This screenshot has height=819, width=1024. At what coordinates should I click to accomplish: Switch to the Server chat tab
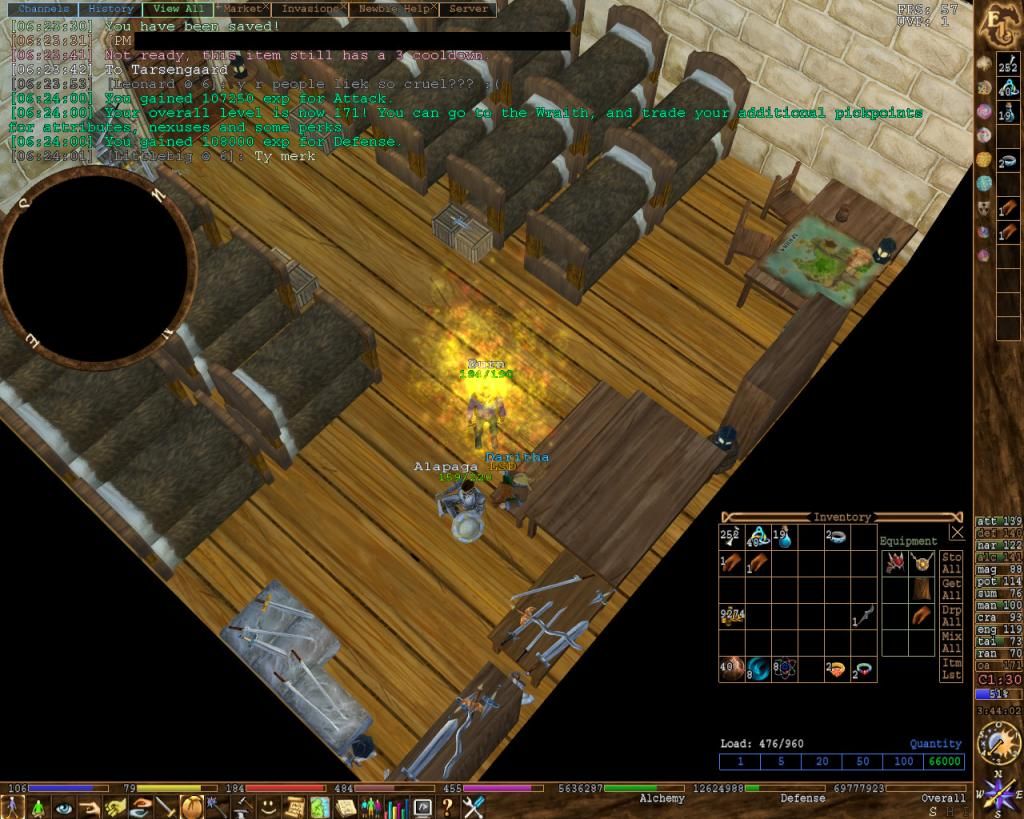pyautogui.click(x=468, y=9)
